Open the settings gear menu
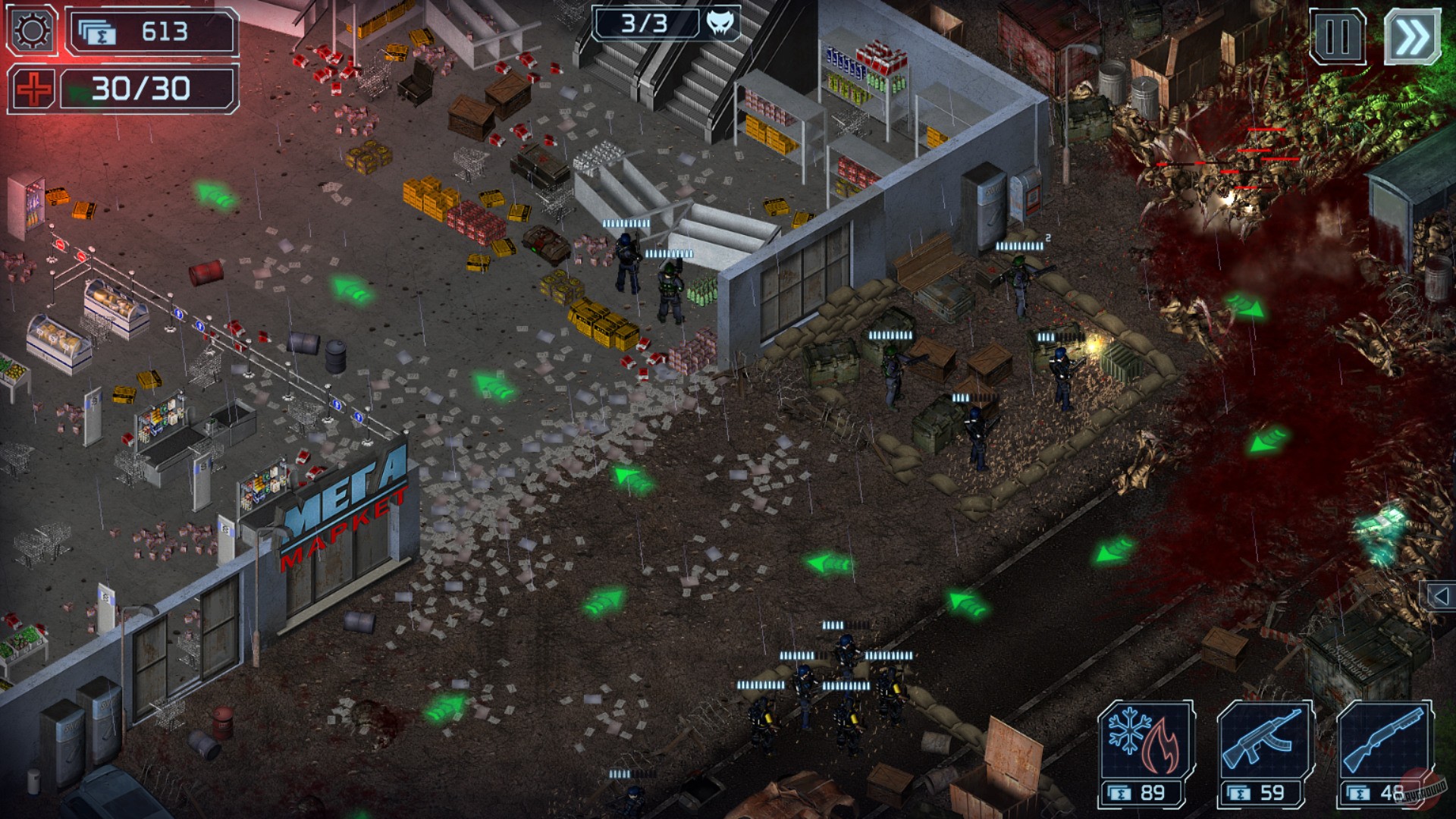This screenshot has height=819, width=1456. pyautogui.click(x=30, y=30)
